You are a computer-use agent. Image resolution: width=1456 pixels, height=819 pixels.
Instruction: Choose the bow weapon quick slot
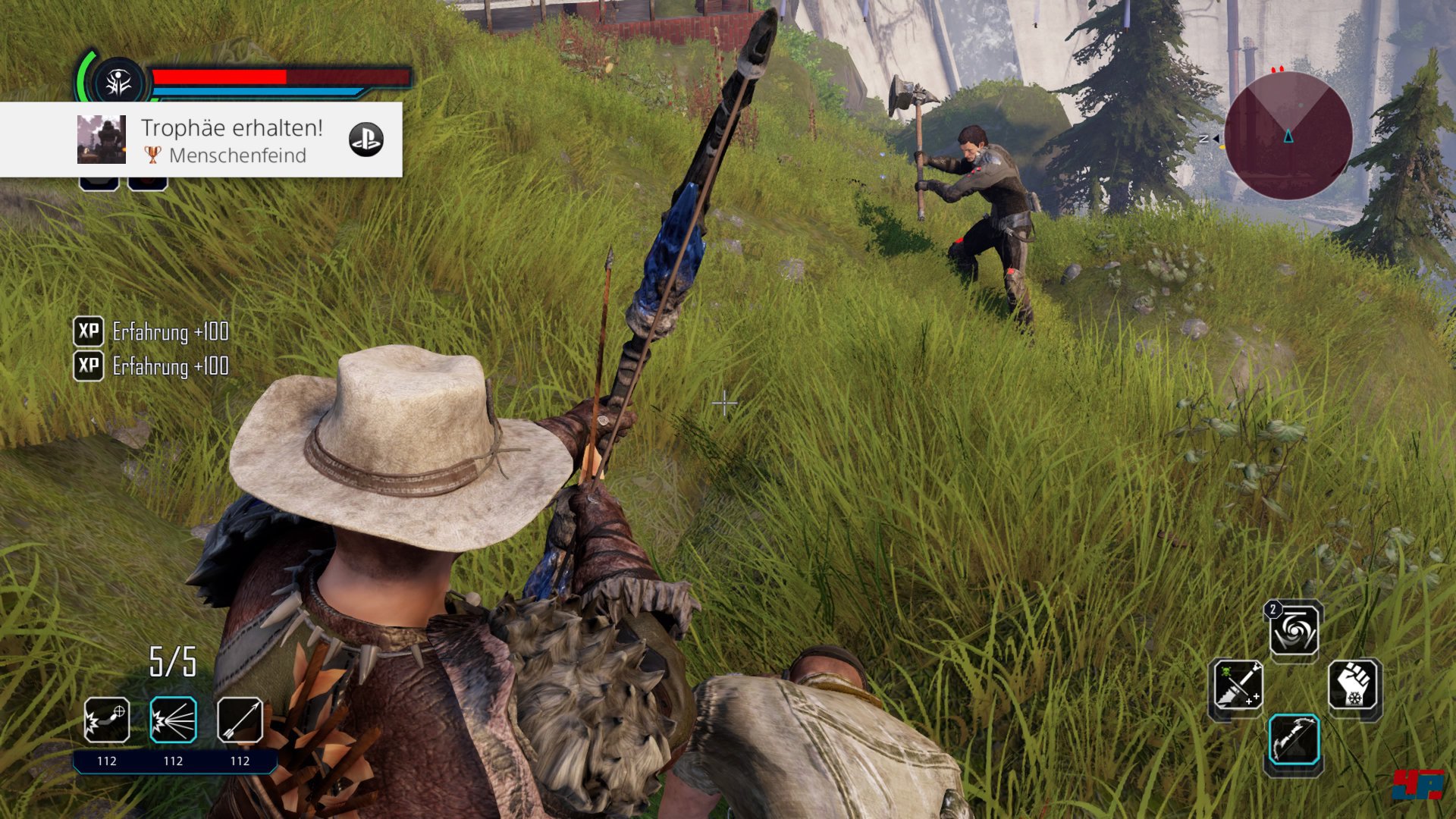(1294, 740)
